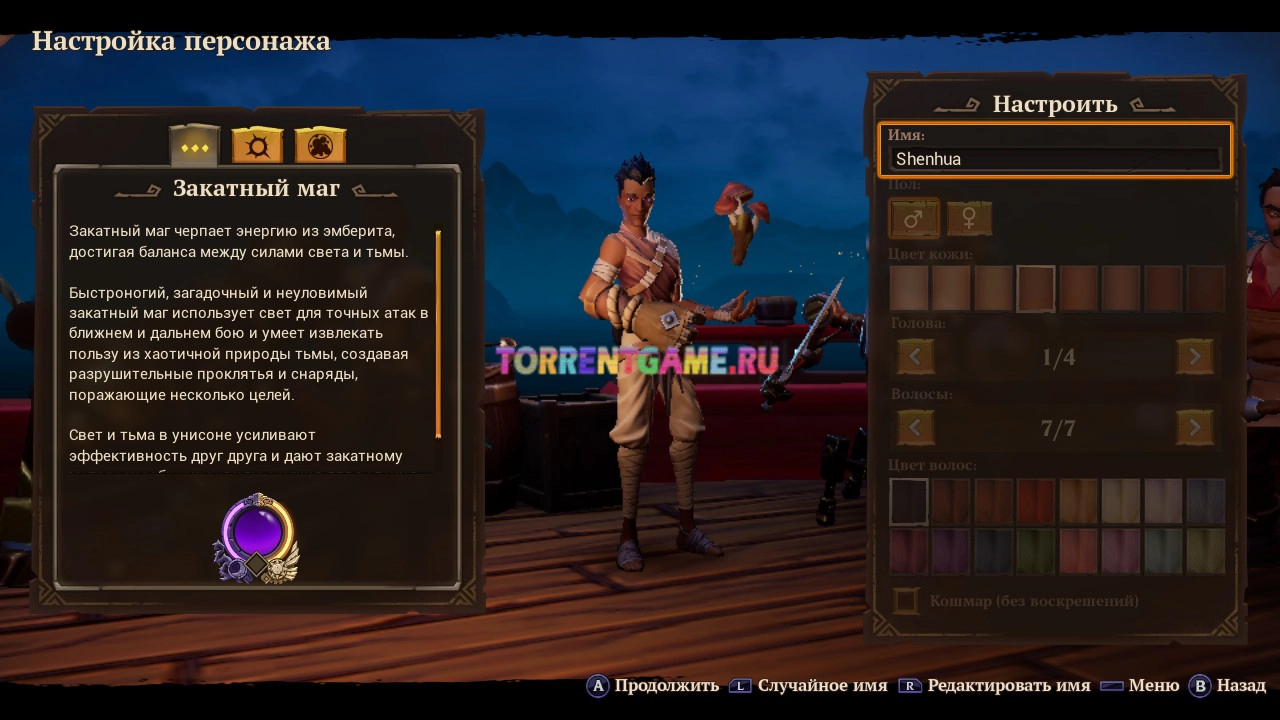Open the three-dots class description tab
The image size is (1280, 720).
(194, 147)
